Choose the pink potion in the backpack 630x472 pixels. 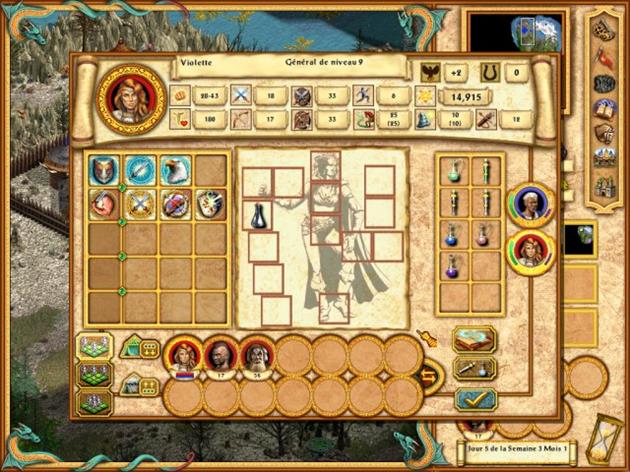483,234
